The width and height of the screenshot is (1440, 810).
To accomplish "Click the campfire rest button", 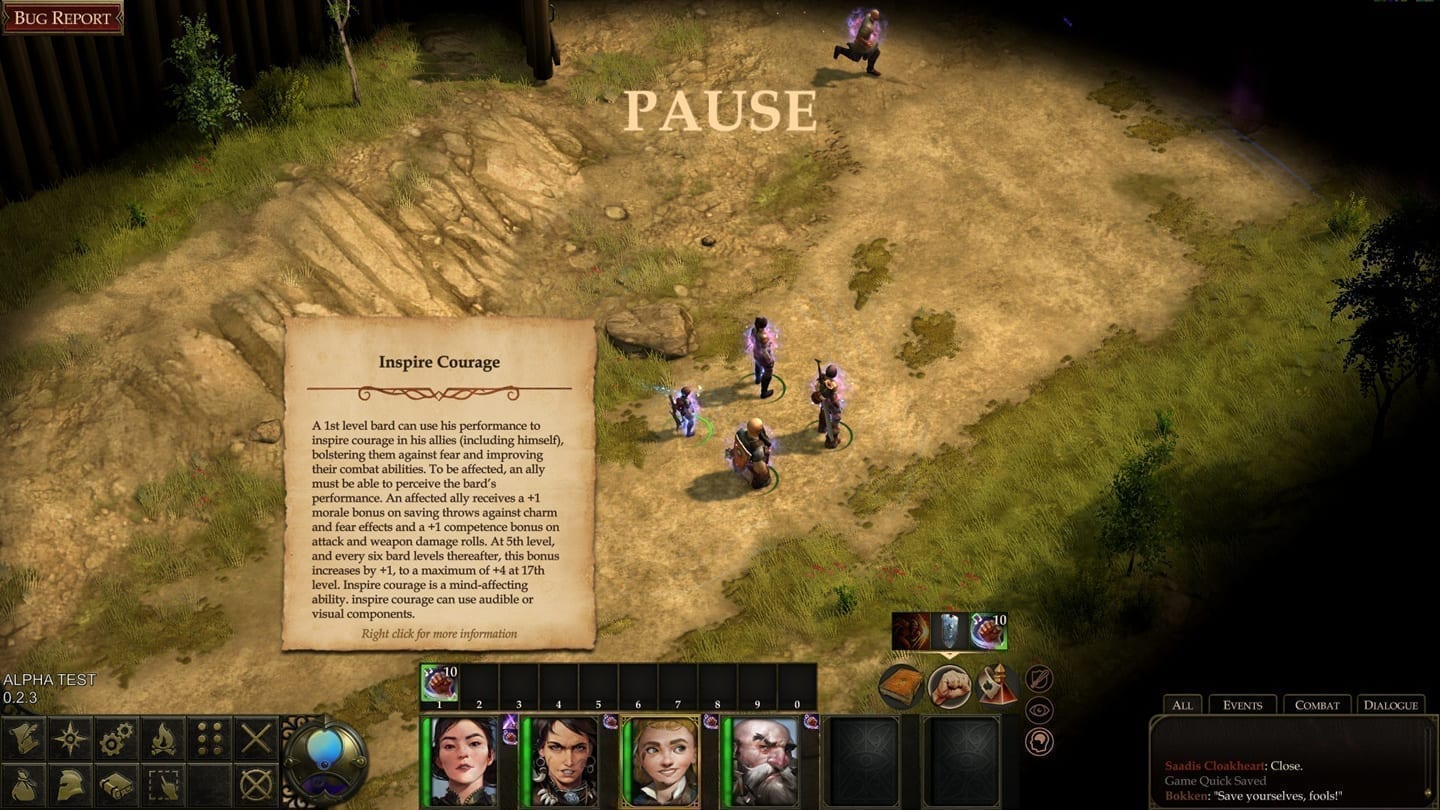I will (x=164, y=739).
